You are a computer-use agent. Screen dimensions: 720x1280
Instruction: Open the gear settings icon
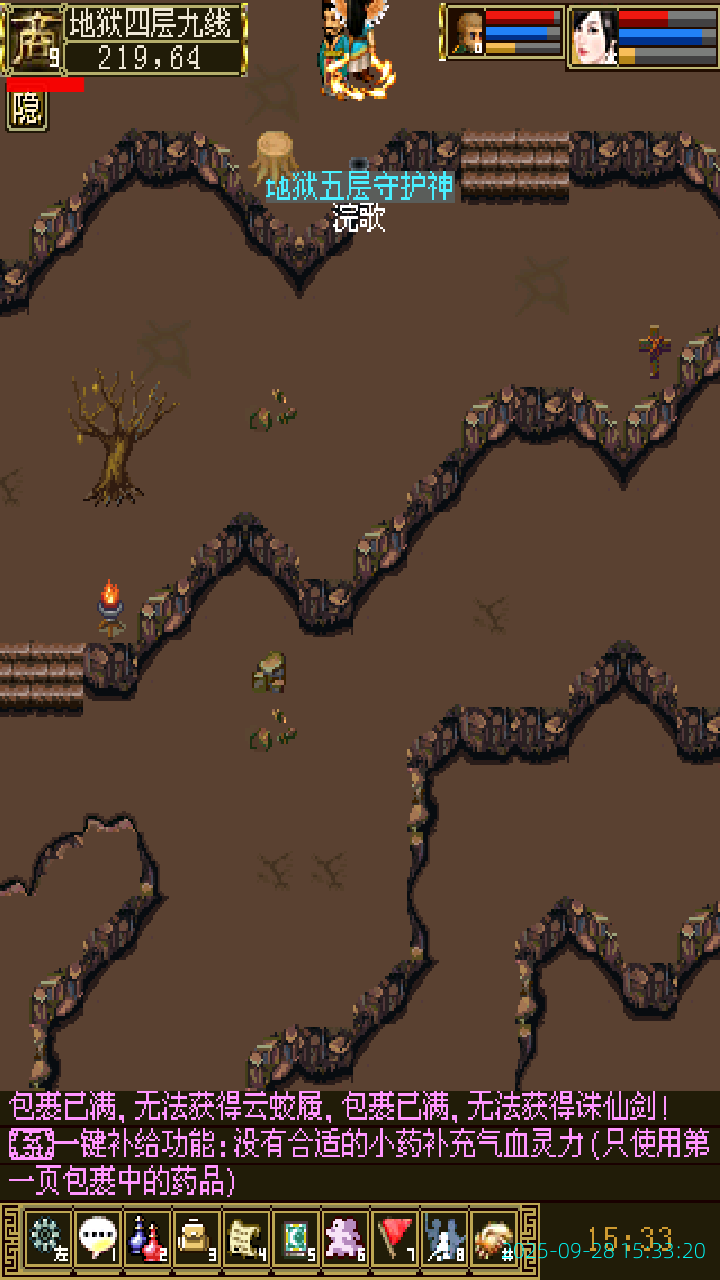tap(46, 1239)
